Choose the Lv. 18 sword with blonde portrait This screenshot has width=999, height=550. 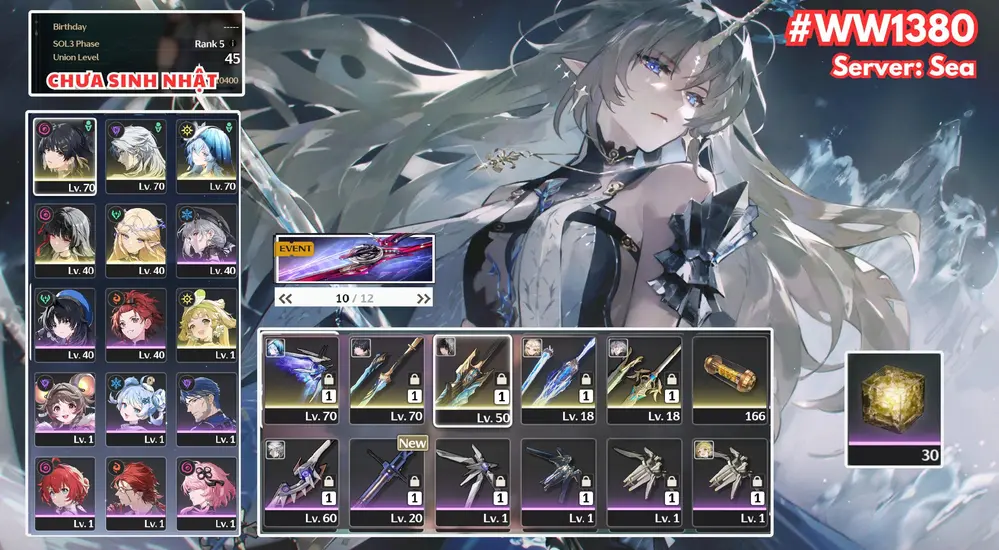[x=558, y=380]
